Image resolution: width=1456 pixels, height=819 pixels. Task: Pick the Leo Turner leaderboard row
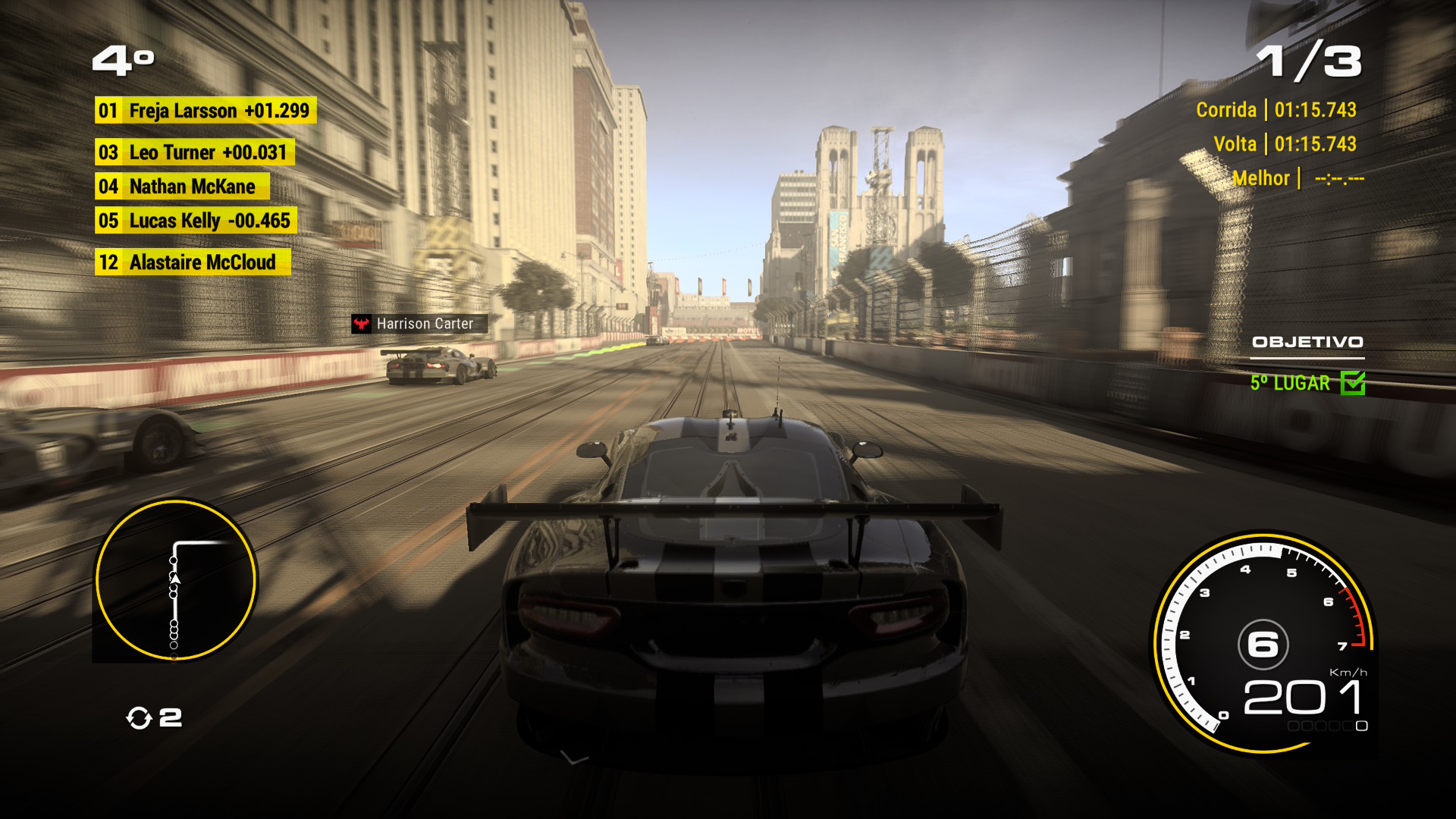pos(194,152)
